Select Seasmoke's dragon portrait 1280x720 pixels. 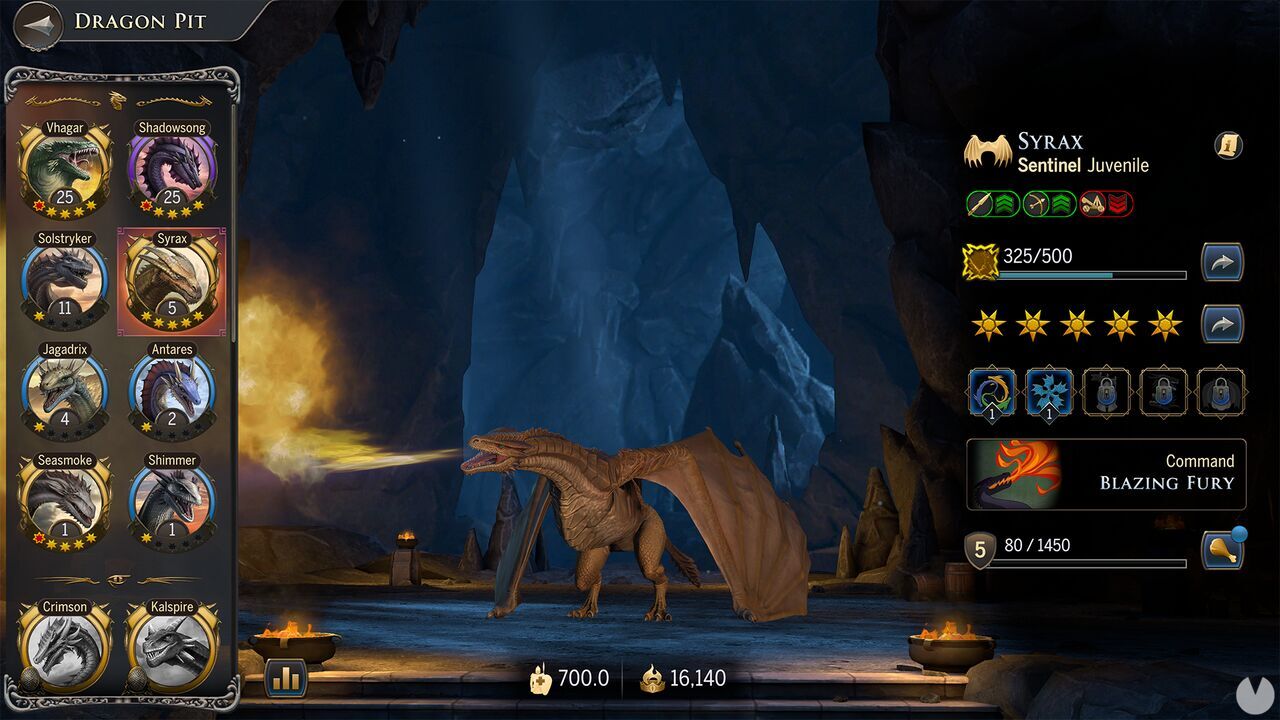(x=63, y=498)
